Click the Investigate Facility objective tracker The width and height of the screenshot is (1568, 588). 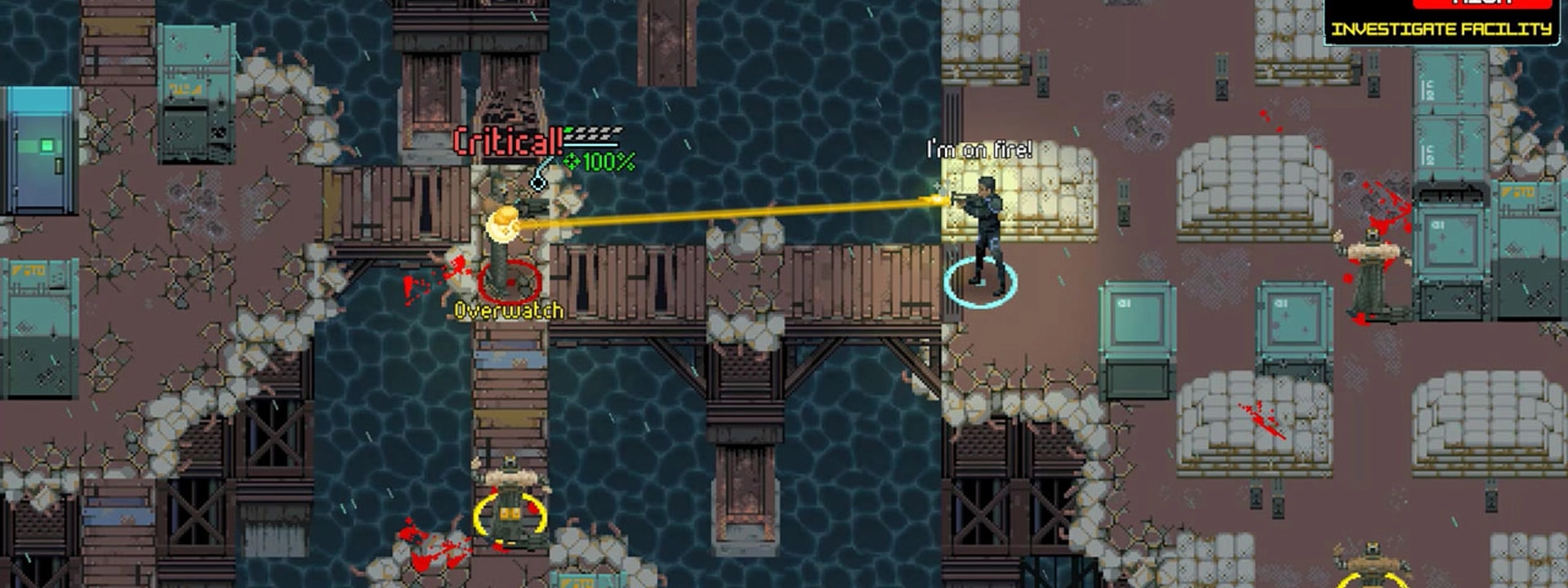1441,29
